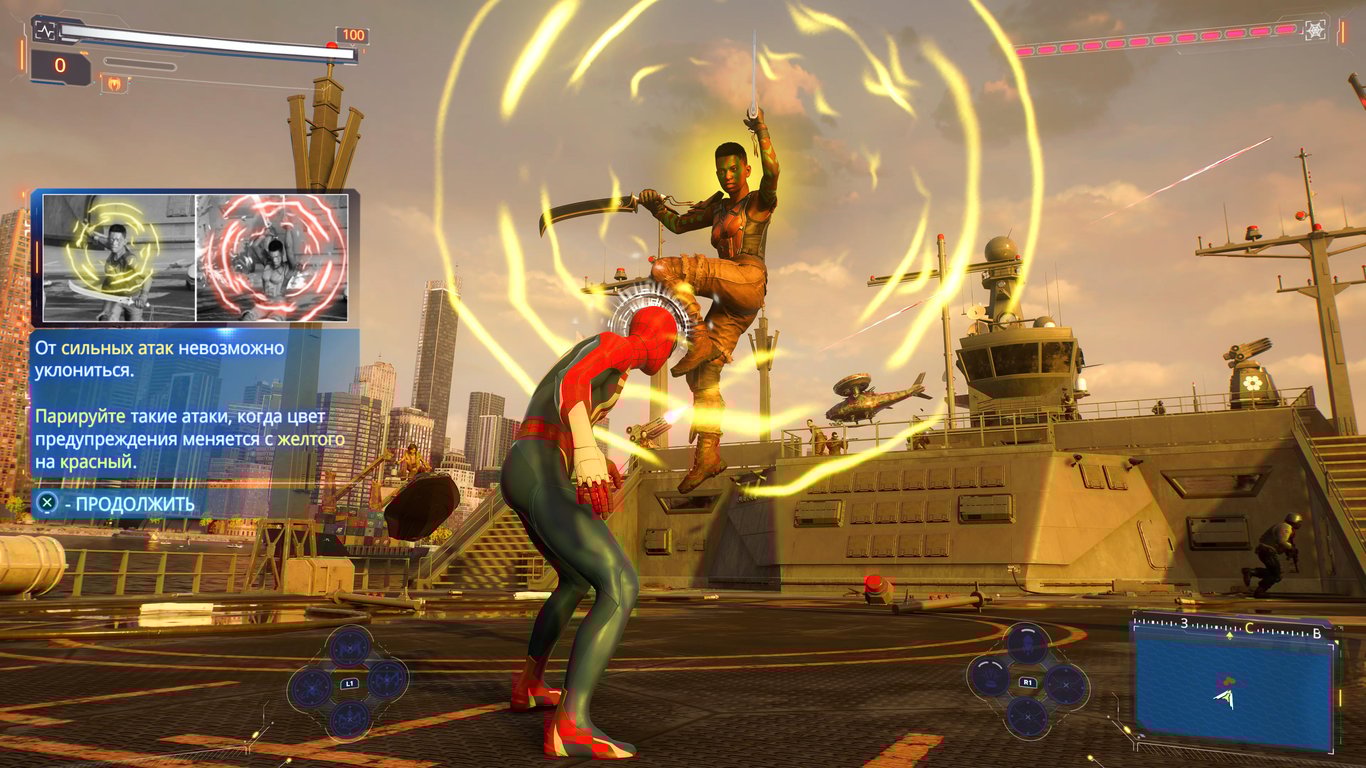The width and height of the screenshot is (1366, 768).
Task: Select the orange spider emblem under the health bar
Action: 113,84
